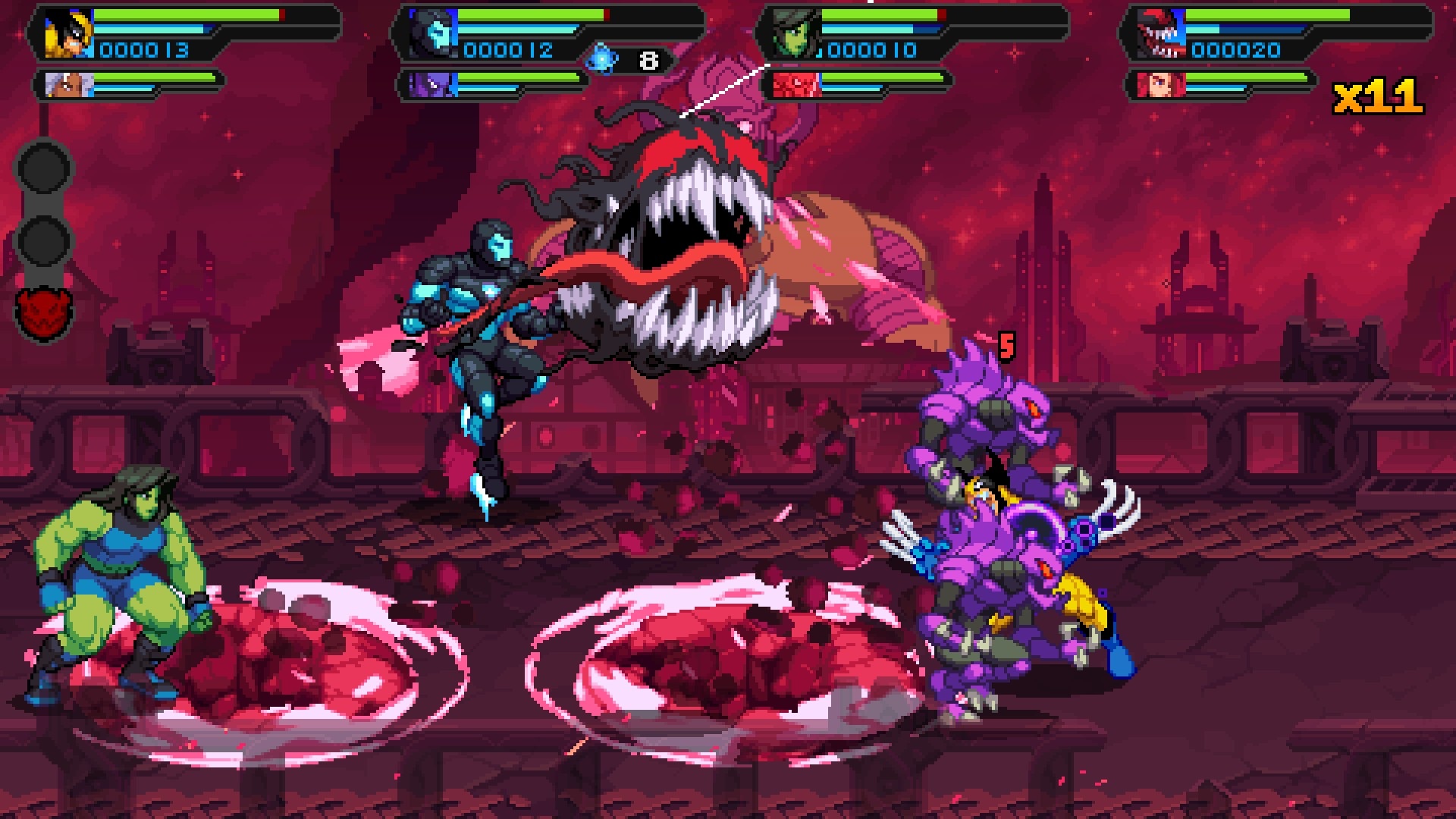This screenshot has width=1456, height=819.
Task: Select the blue-masked armored hero portrait
Action: click(433, 35)
